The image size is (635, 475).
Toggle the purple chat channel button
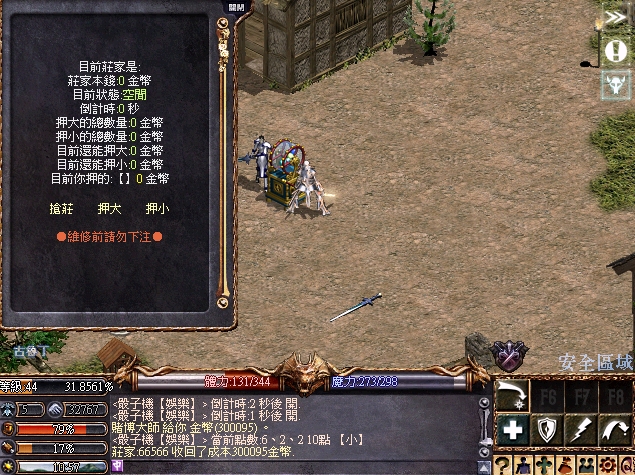pos(119,466)
